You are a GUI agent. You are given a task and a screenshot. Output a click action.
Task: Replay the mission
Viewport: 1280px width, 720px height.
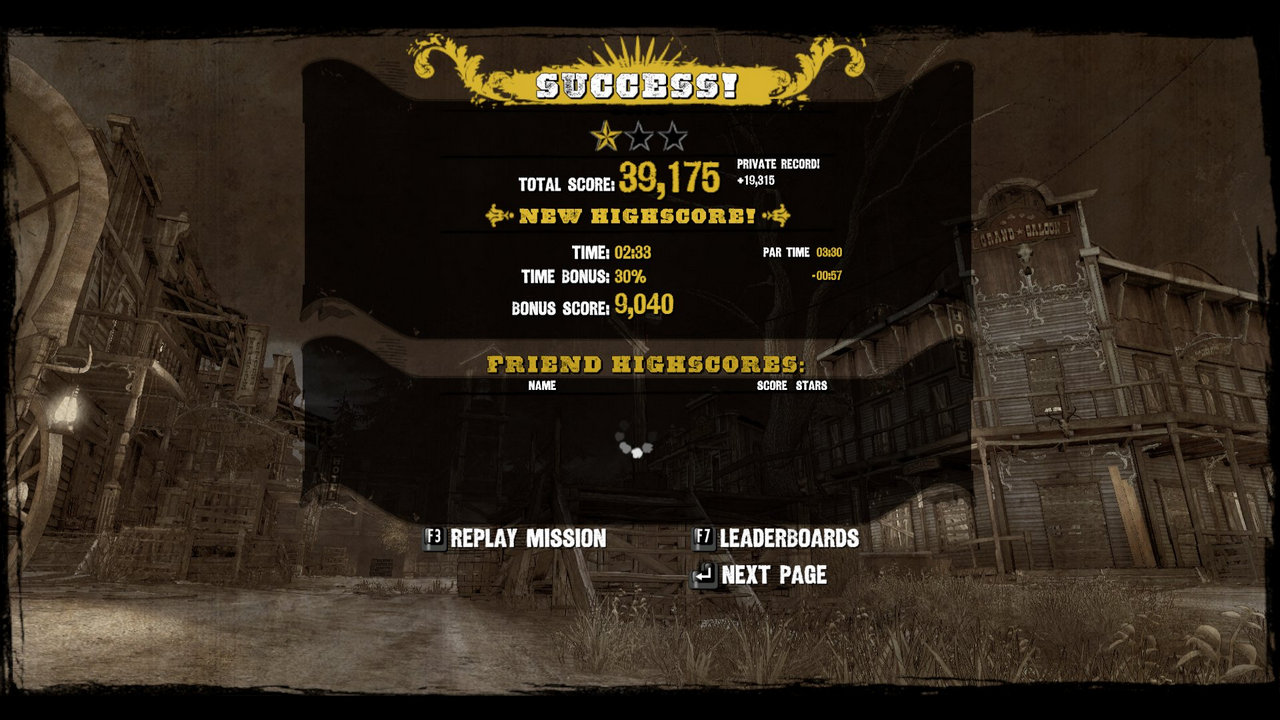(516, 538)
